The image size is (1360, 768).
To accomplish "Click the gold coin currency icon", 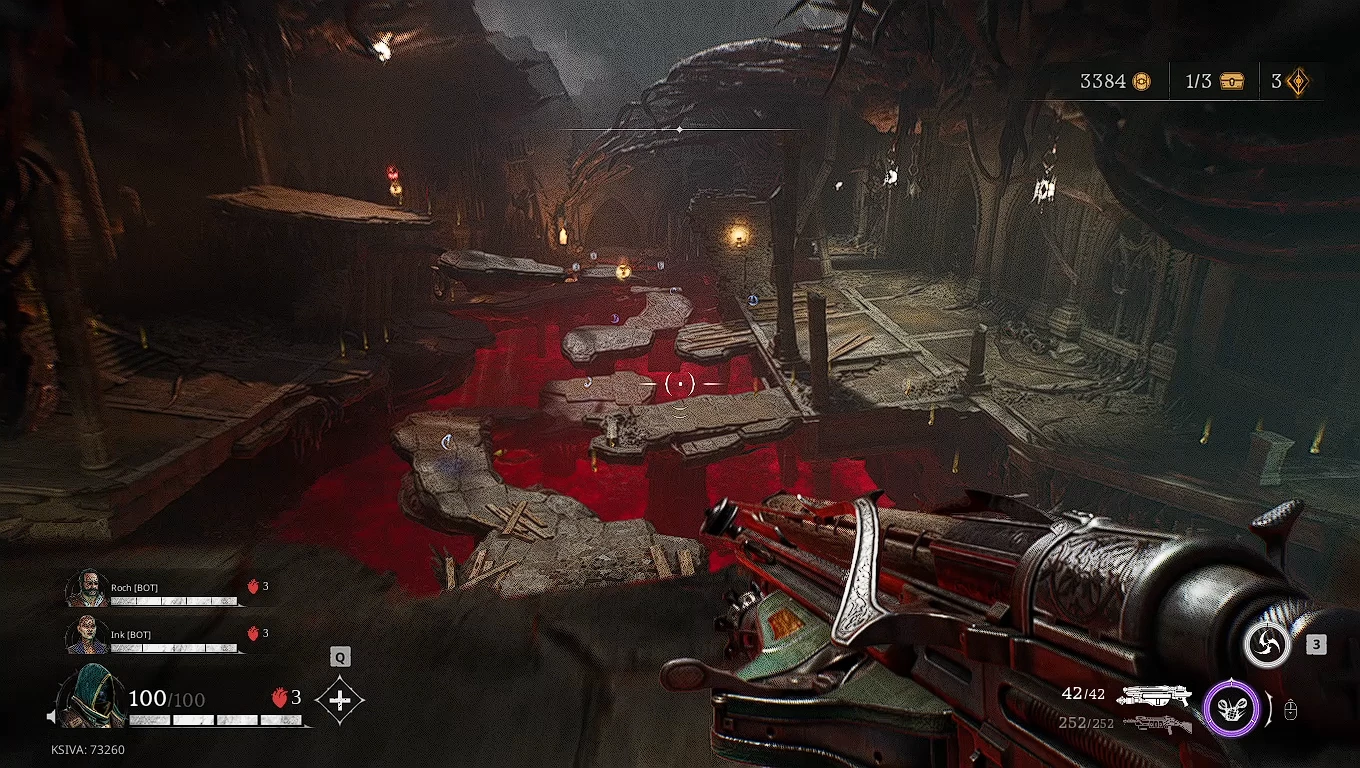I will (1141, 82).
